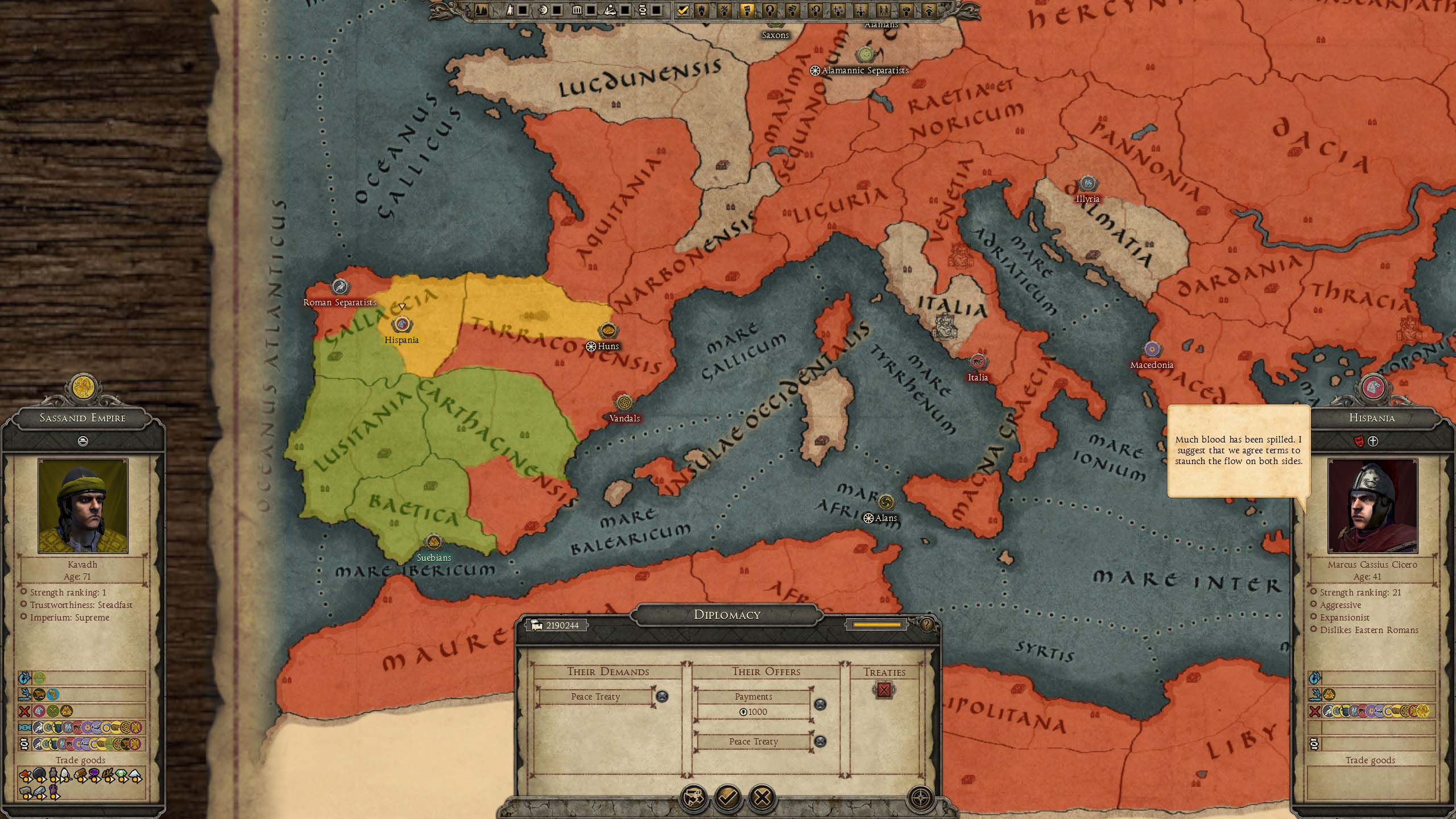
Task: Click the compass button on the Diplomacy panel
Action: [x=920, y=797]
